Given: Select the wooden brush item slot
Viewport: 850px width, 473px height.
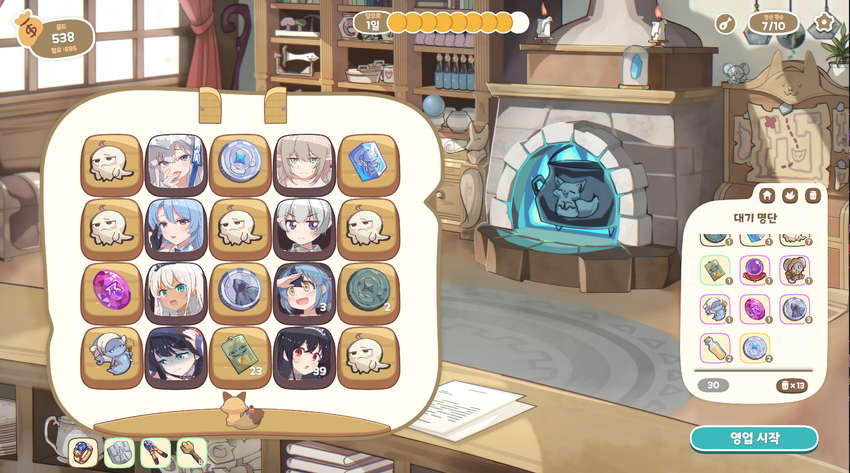Looking at the screenshot, I should click(191, 452).
